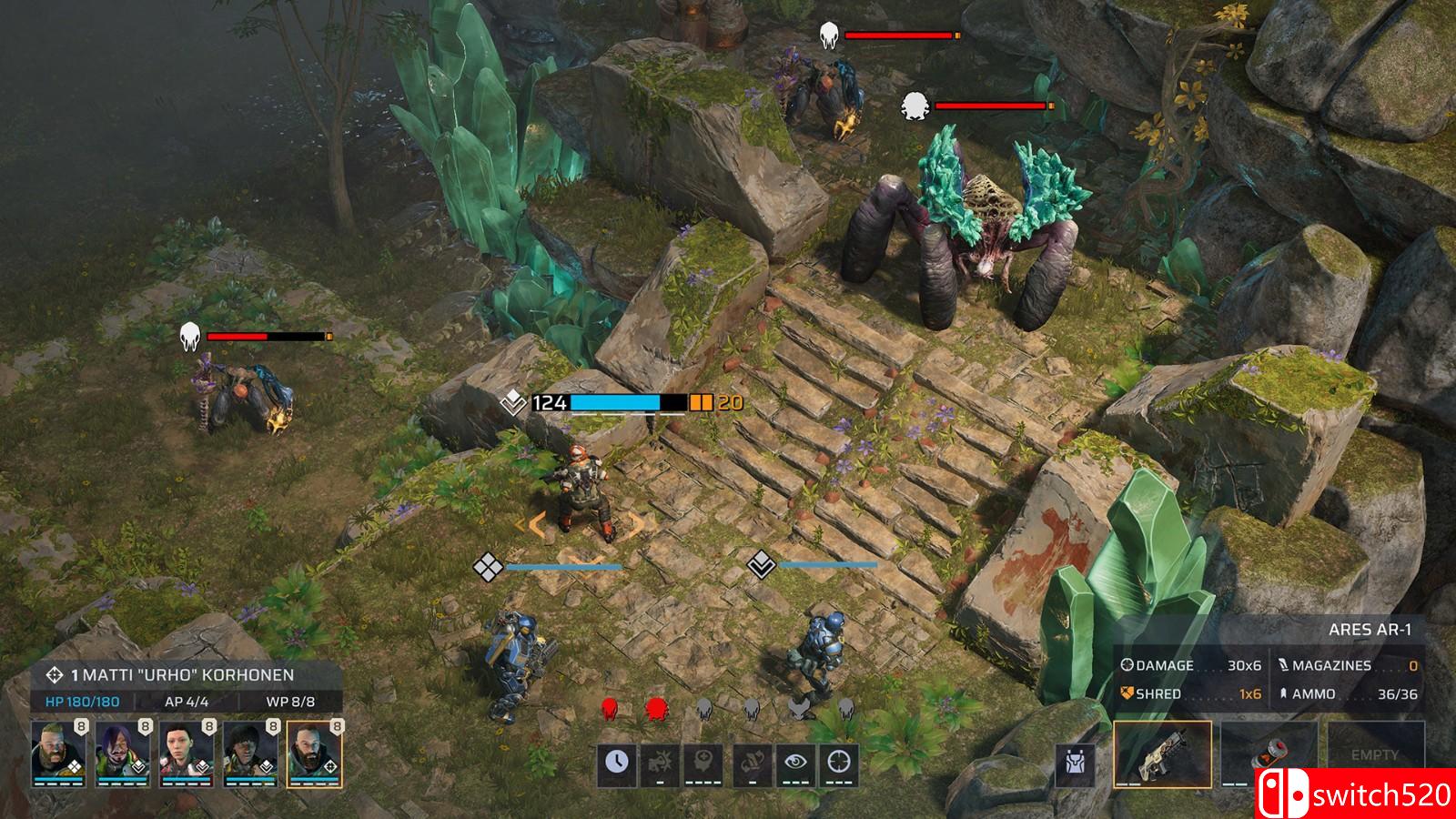Screen dimensions: 1456x819
Task: Select the Run ability icon
Action: 753,763
